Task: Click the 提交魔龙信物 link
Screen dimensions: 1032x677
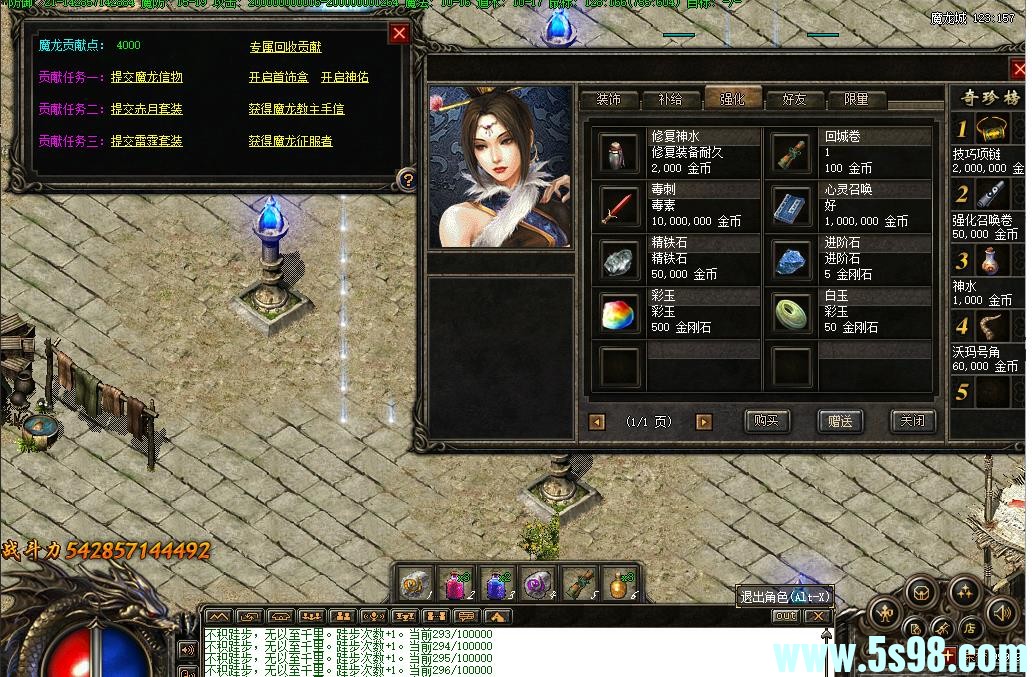Action: tap(146, 77)
